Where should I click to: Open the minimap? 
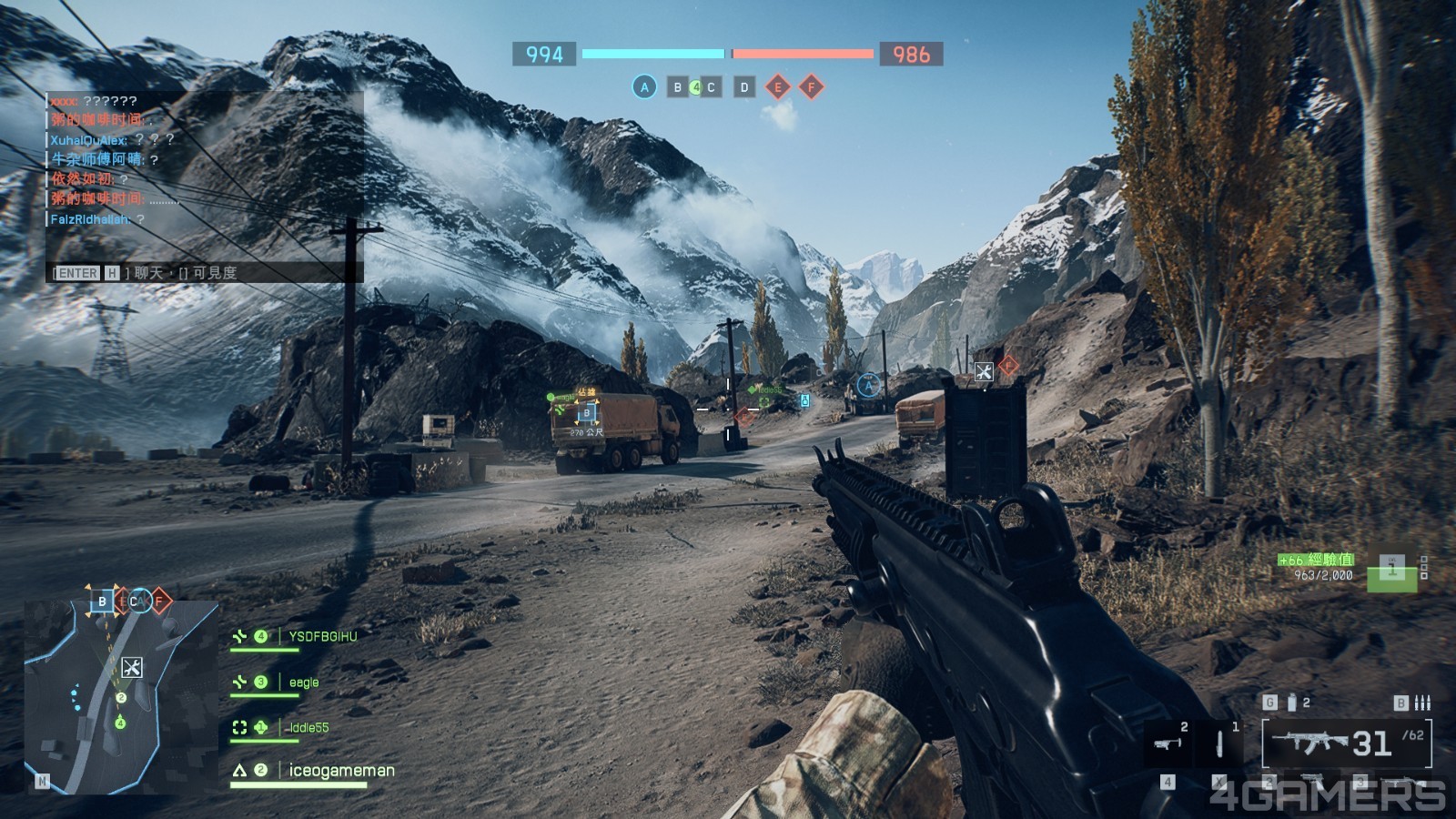(x=120, y=696)
